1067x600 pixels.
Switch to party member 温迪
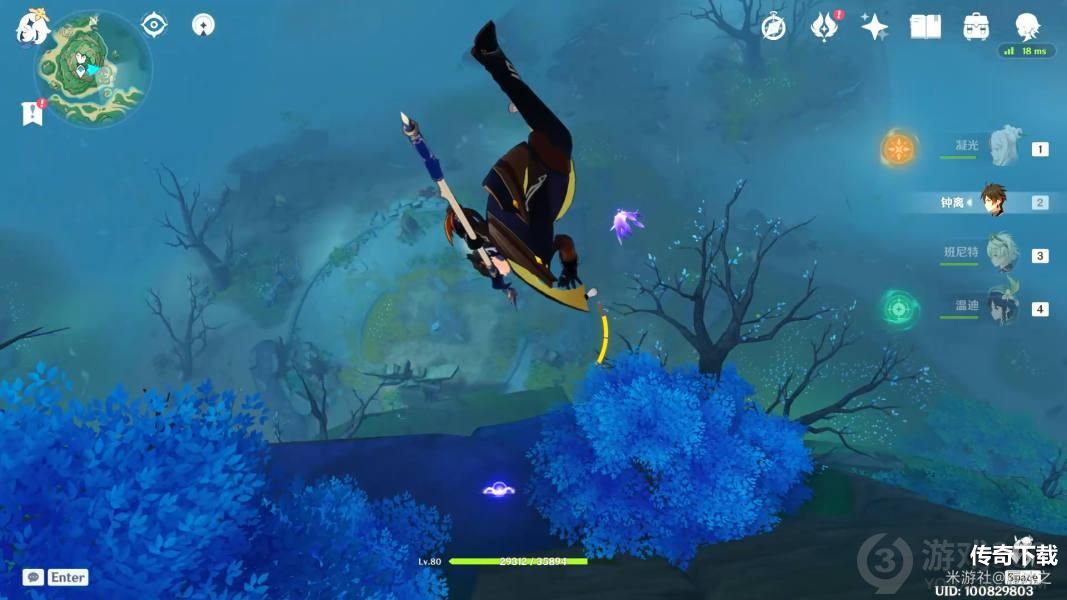[x=1001, y=307]
